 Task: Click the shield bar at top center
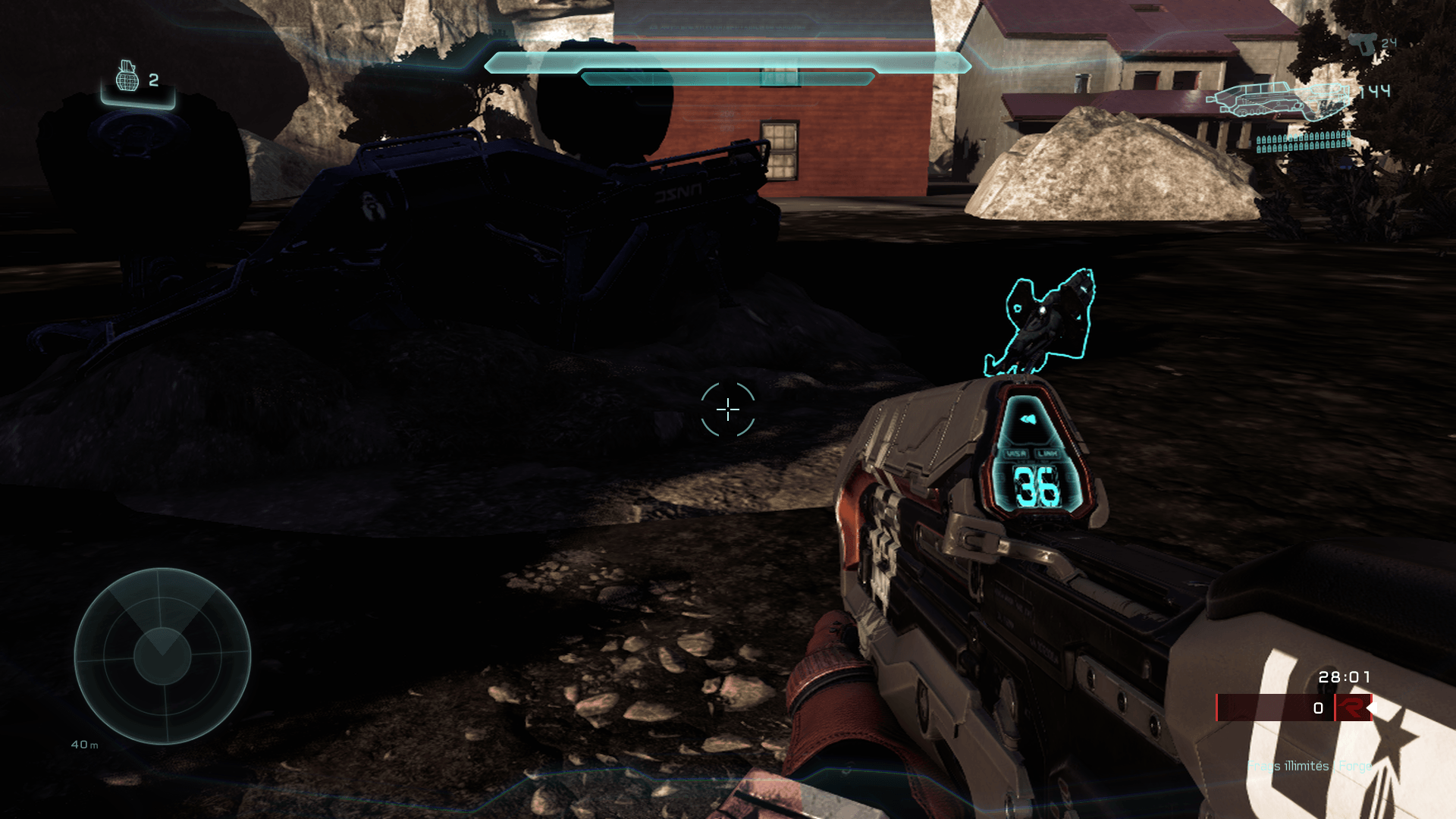[728, 65]
